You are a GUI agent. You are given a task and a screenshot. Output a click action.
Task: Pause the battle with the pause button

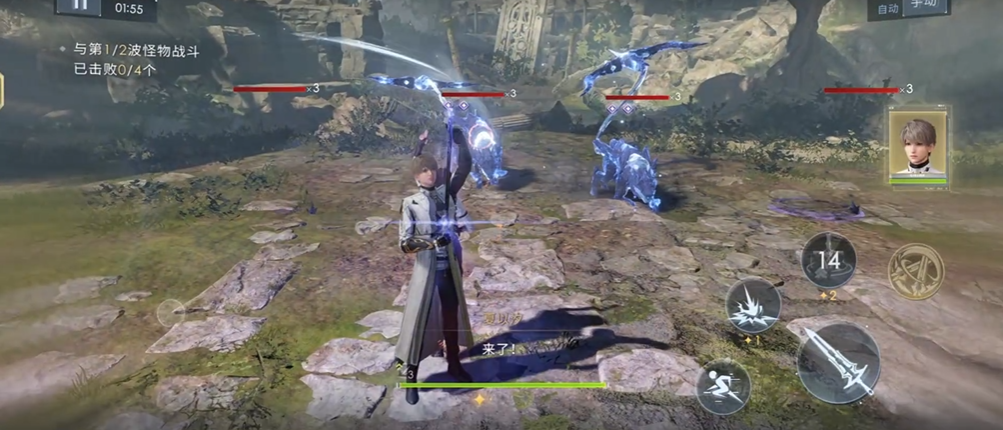click(x=78, y=6)
